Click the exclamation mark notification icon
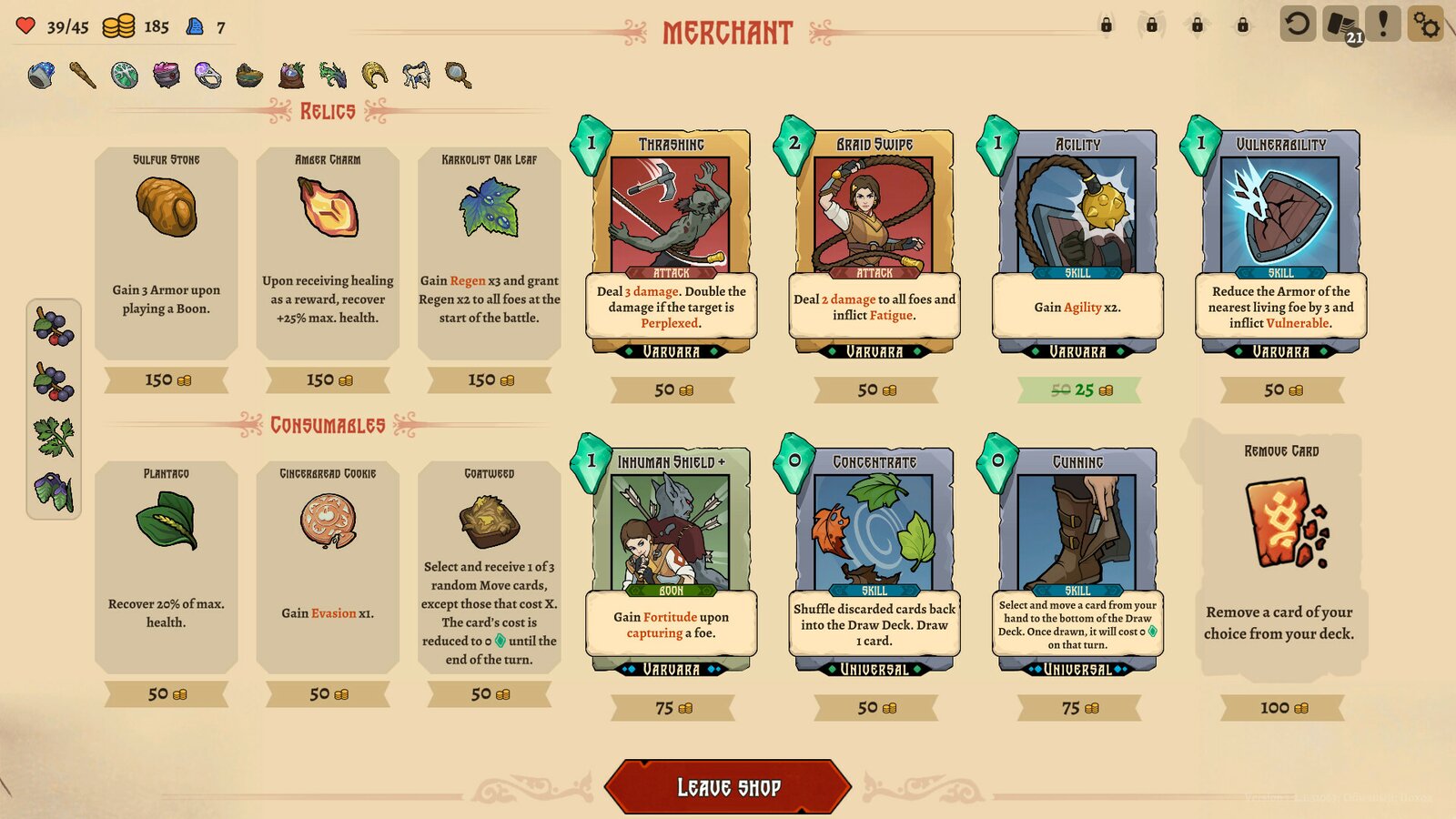 pos(1383,25)
